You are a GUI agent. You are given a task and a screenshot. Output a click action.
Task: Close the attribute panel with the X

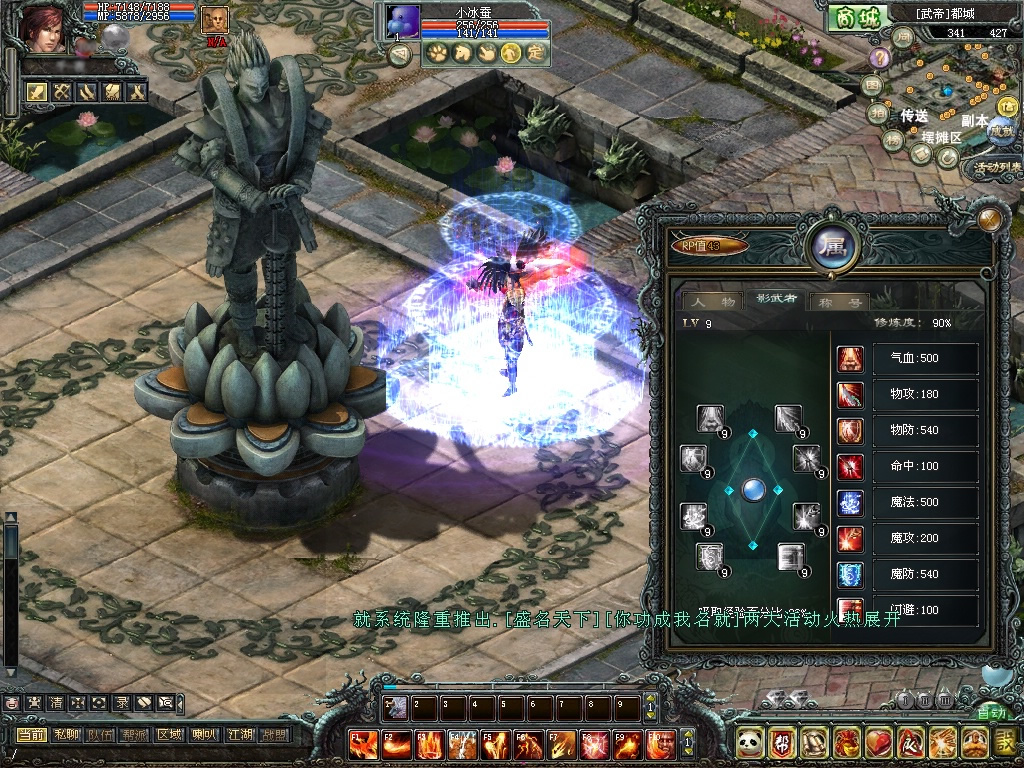tap(990, 219)
